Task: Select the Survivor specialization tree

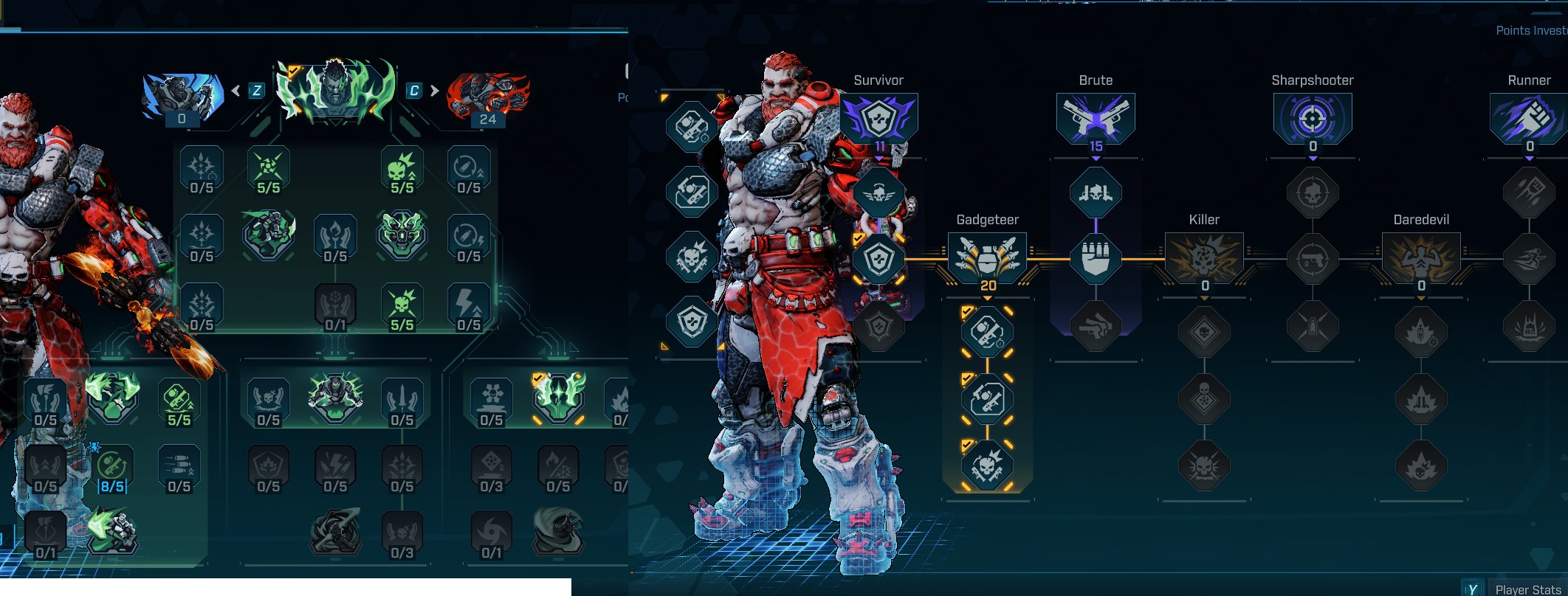Action: [x=878, y=118]
